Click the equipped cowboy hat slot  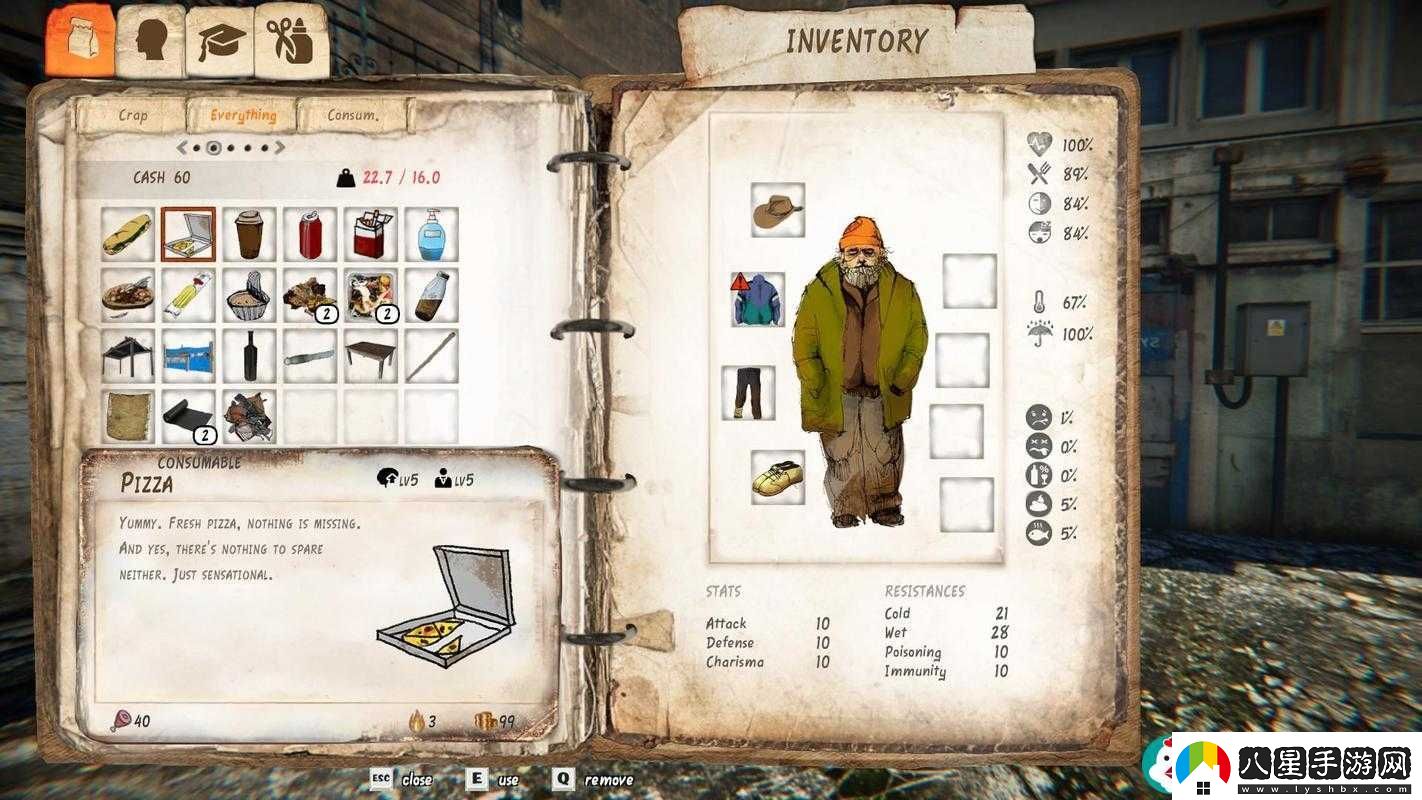[778, 210]
